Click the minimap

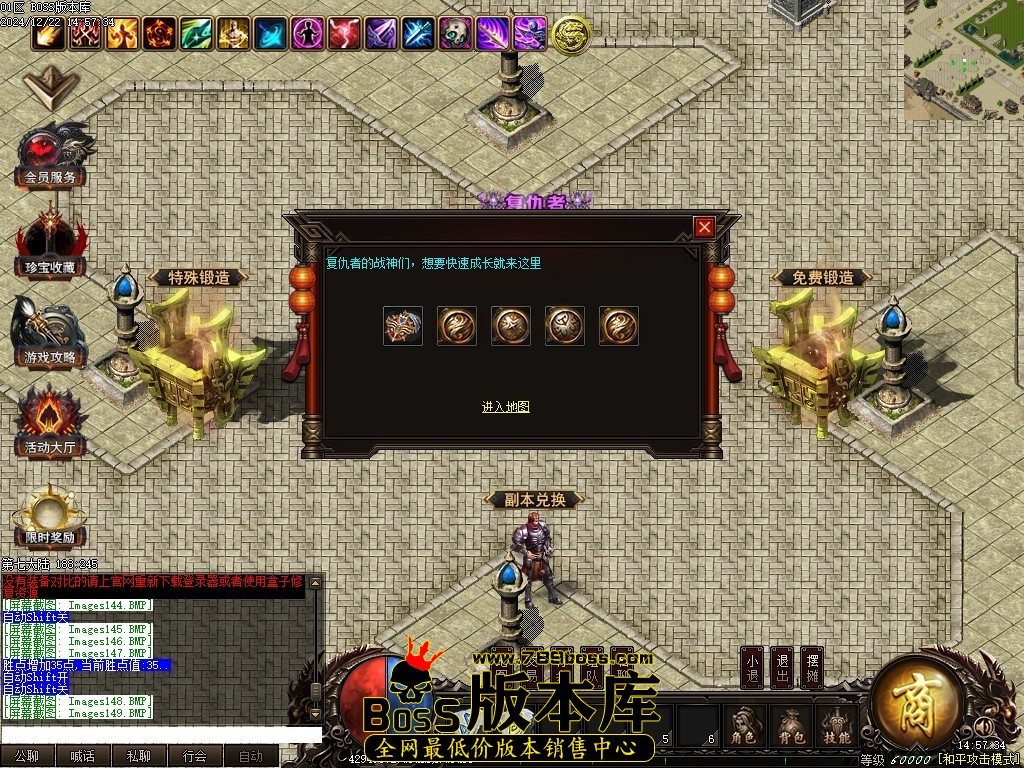click(964, 60)
